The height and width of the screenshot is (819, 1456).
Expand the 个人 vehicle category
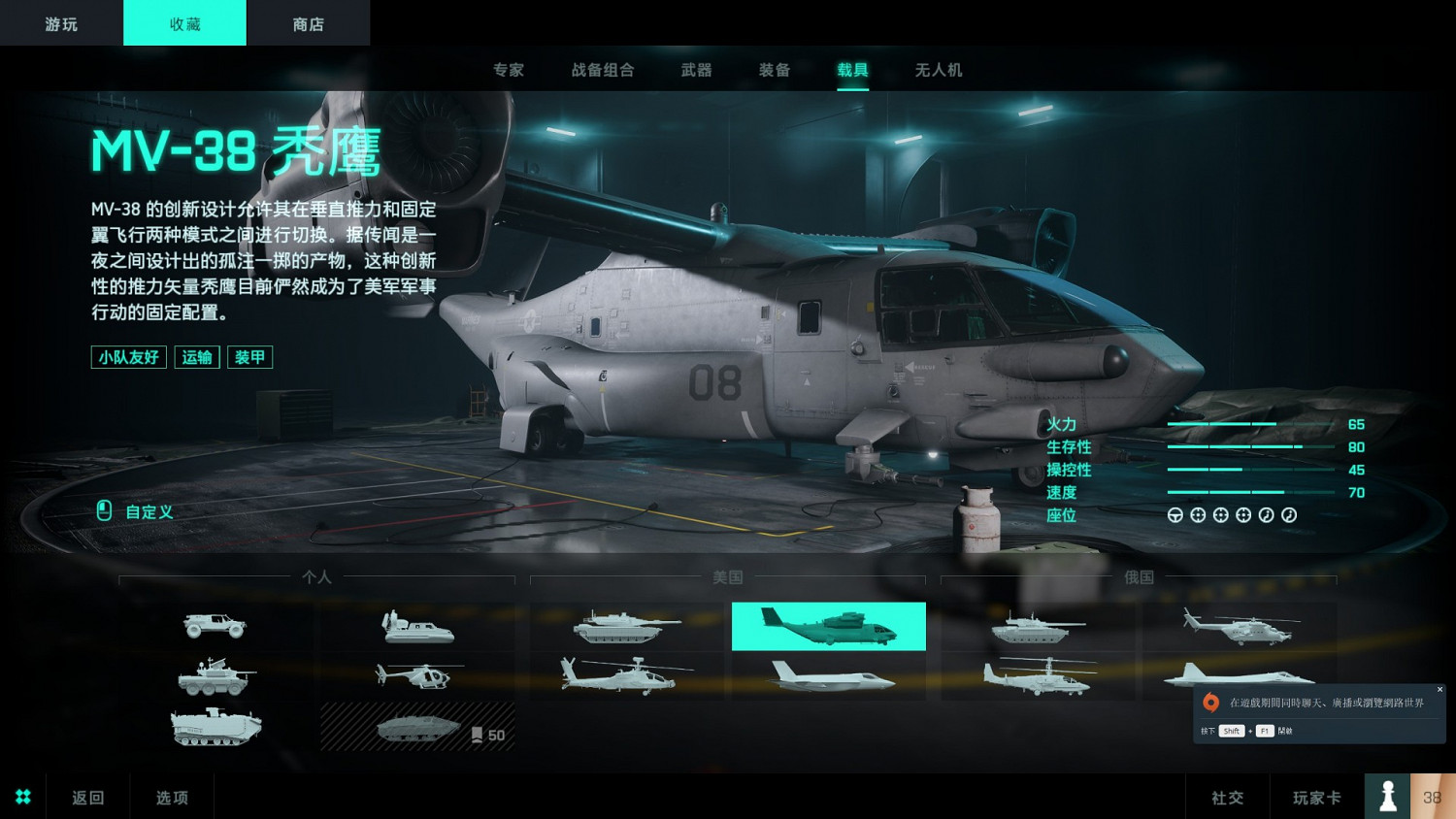pyautogui.click(x=314, y=576)
